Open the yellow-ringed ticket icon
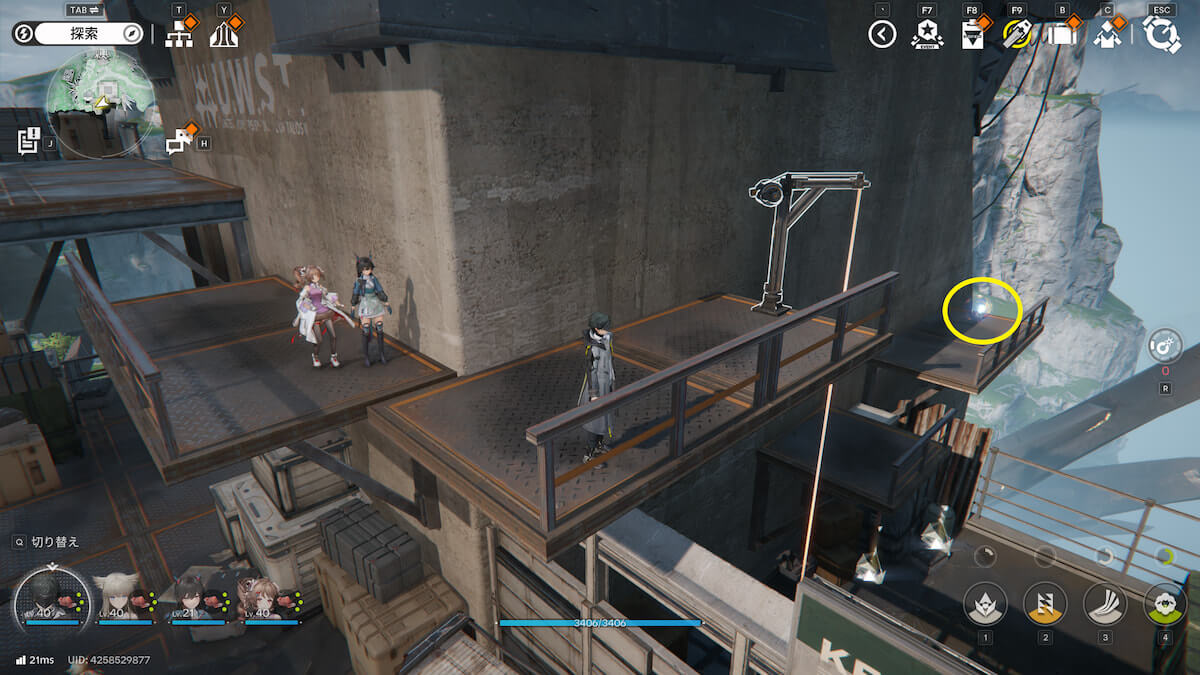The width and height of the screenshot is (1200, 675). 1016,35
